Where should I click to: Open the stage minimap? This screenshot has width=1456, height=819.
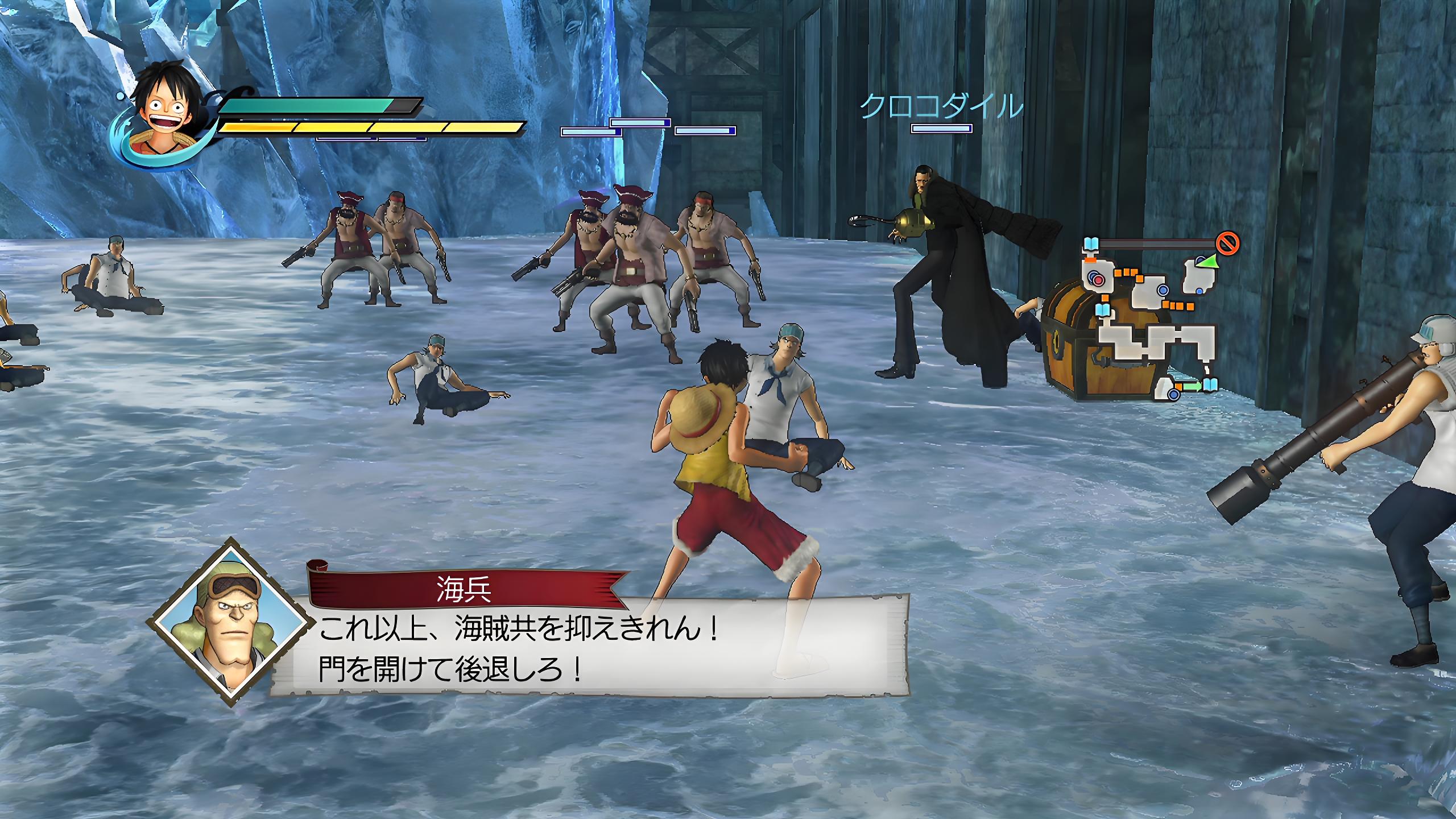[1155, 324]
